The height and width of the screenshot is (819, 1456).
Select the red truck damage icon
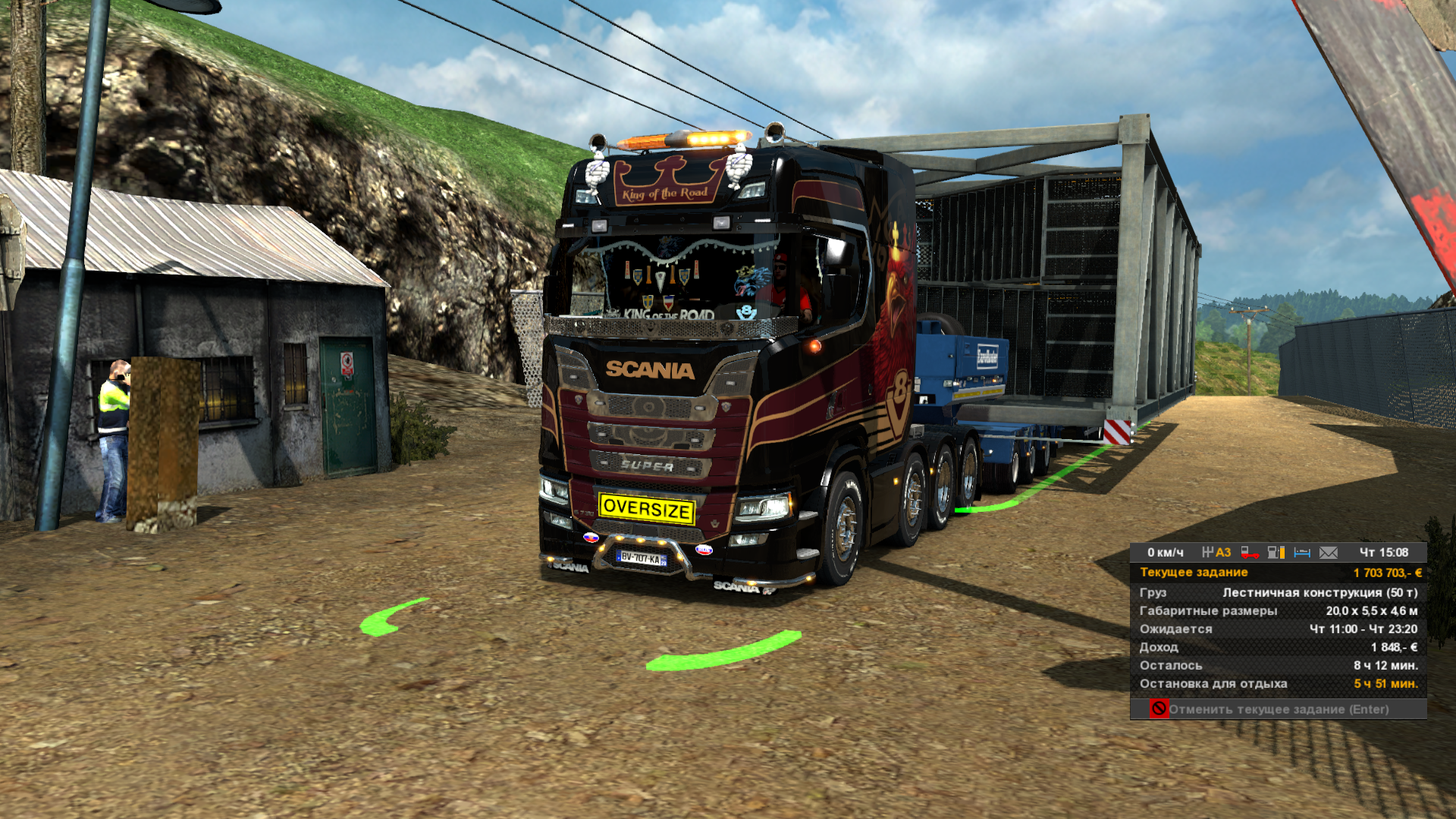click(1249, 553)
